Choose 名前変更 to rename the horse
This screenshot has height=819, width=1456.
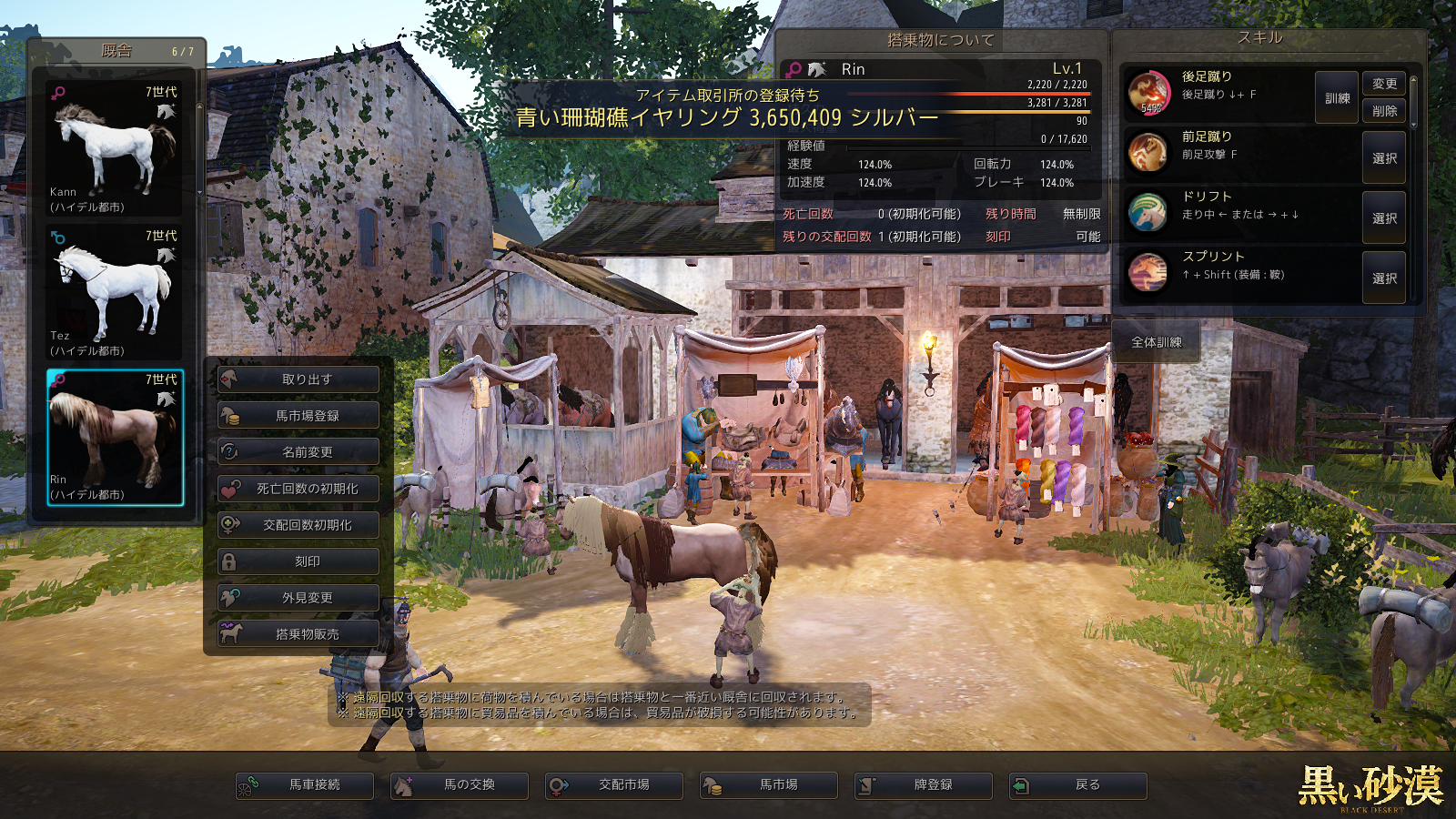[298, 452]
